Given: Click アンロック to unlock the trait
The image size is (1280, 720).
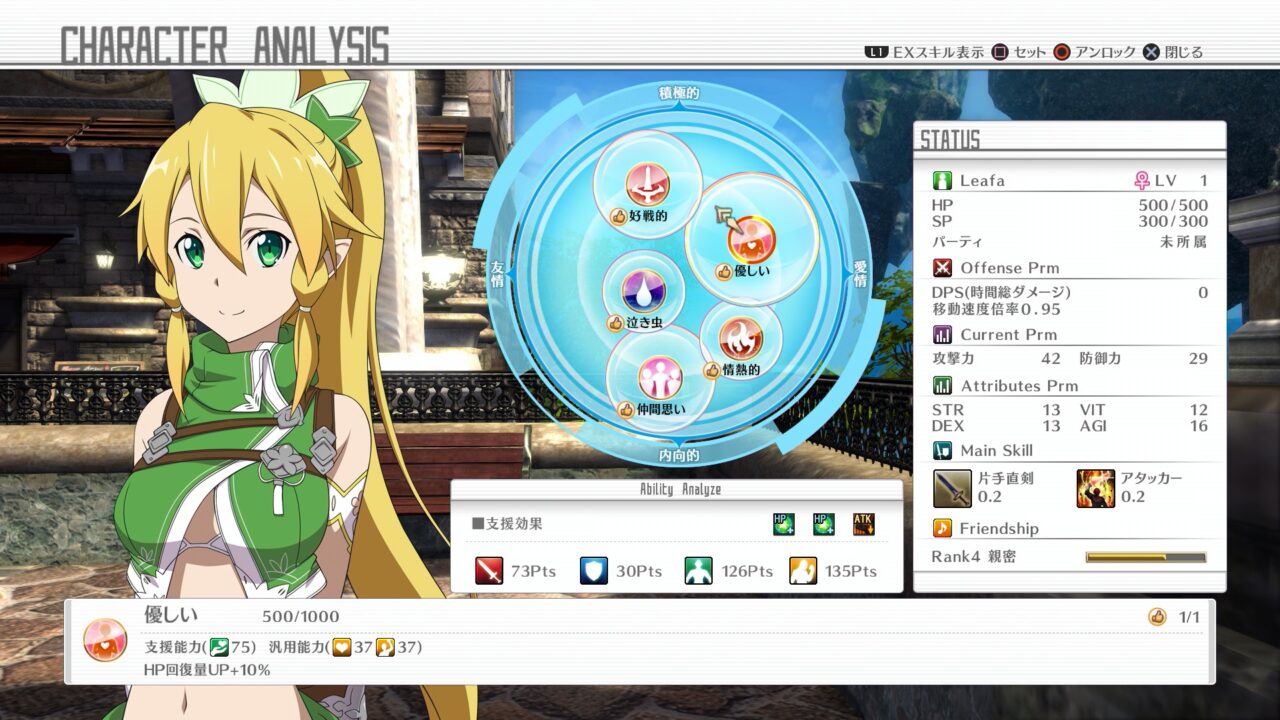Looking at the screenshot, I should pyautogui.click(x=1096, y=51).
